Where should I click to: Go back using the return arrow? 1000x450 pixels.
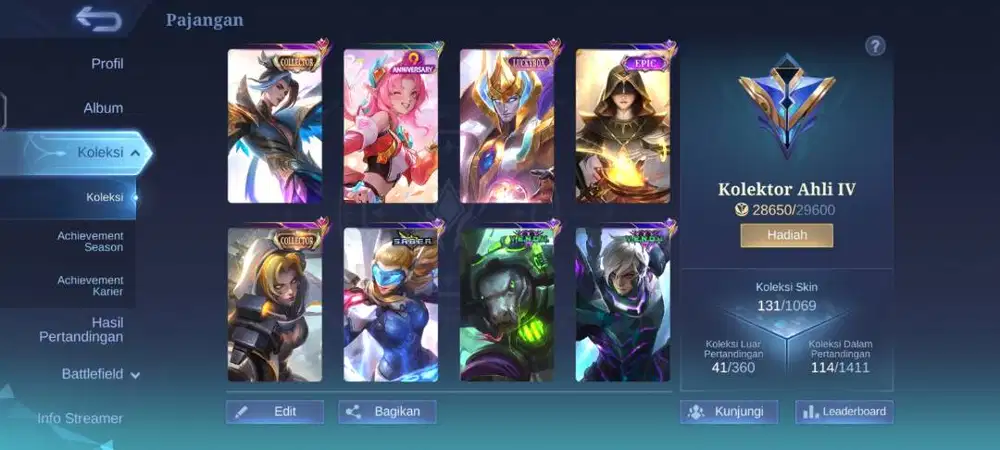97,19
